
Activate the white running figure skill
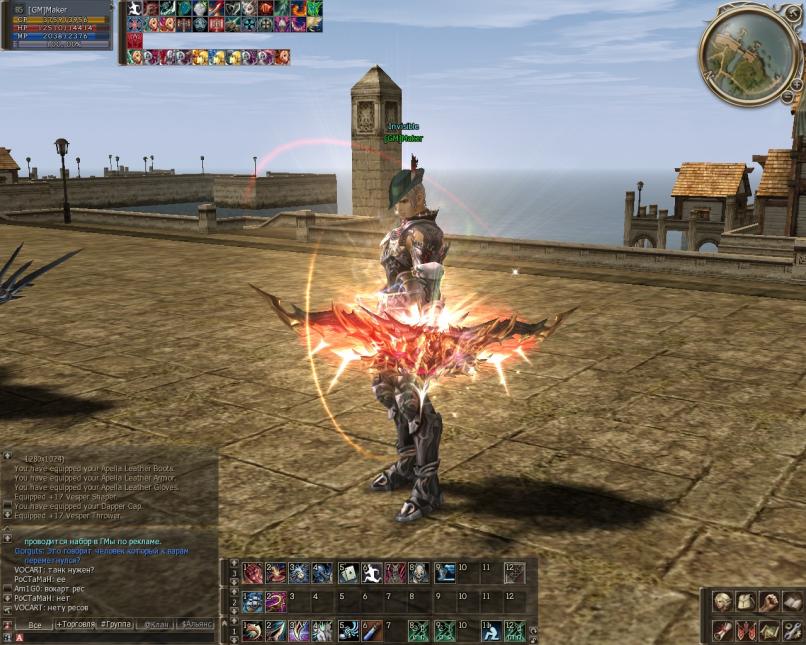point(371,573)
